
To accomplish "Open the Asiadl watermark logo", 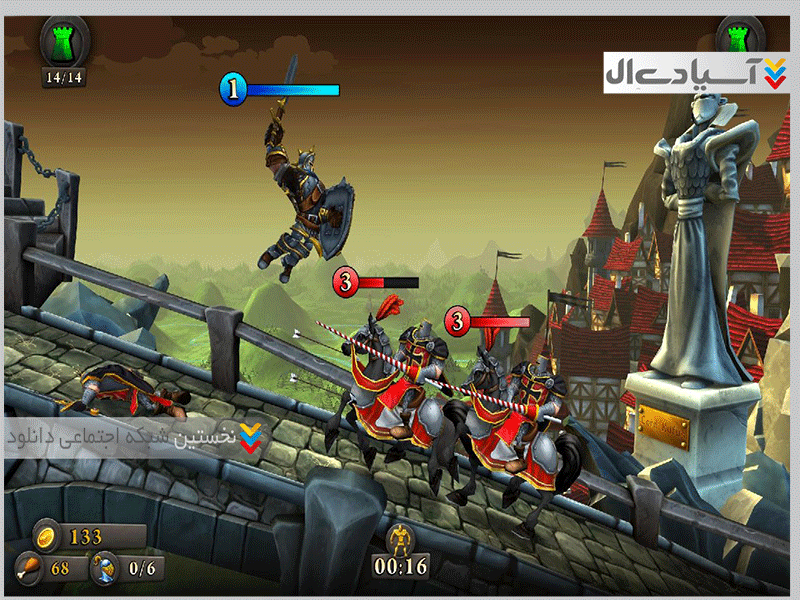I will [x=696, y=72].
